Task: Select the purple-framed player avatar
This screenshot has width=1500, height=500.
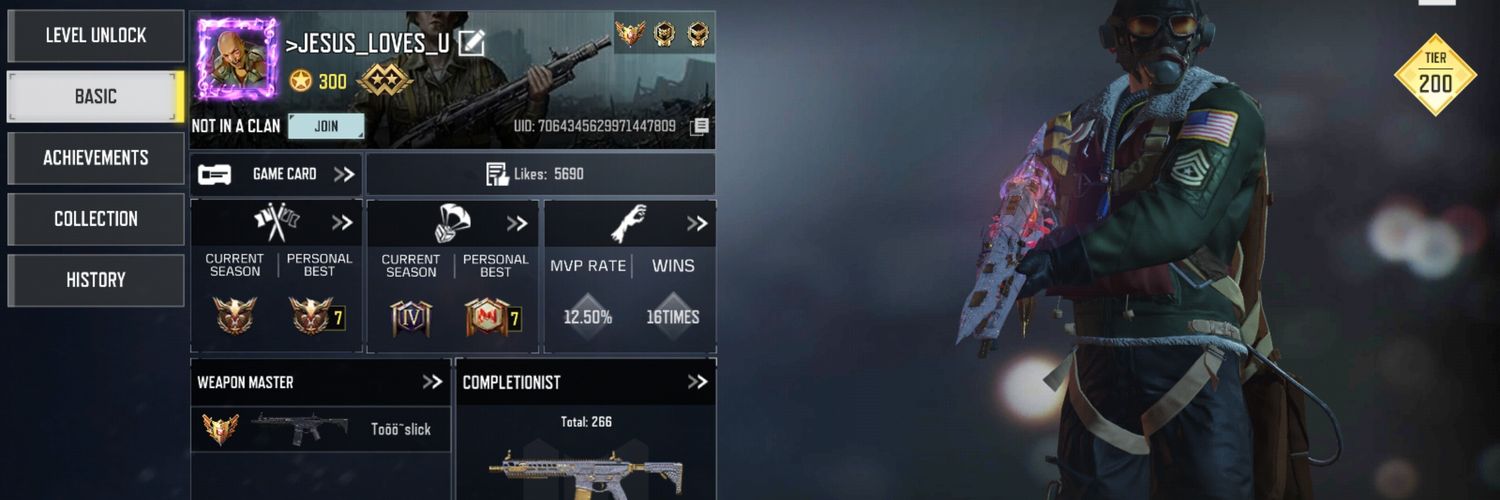Action: pos(237,59)
